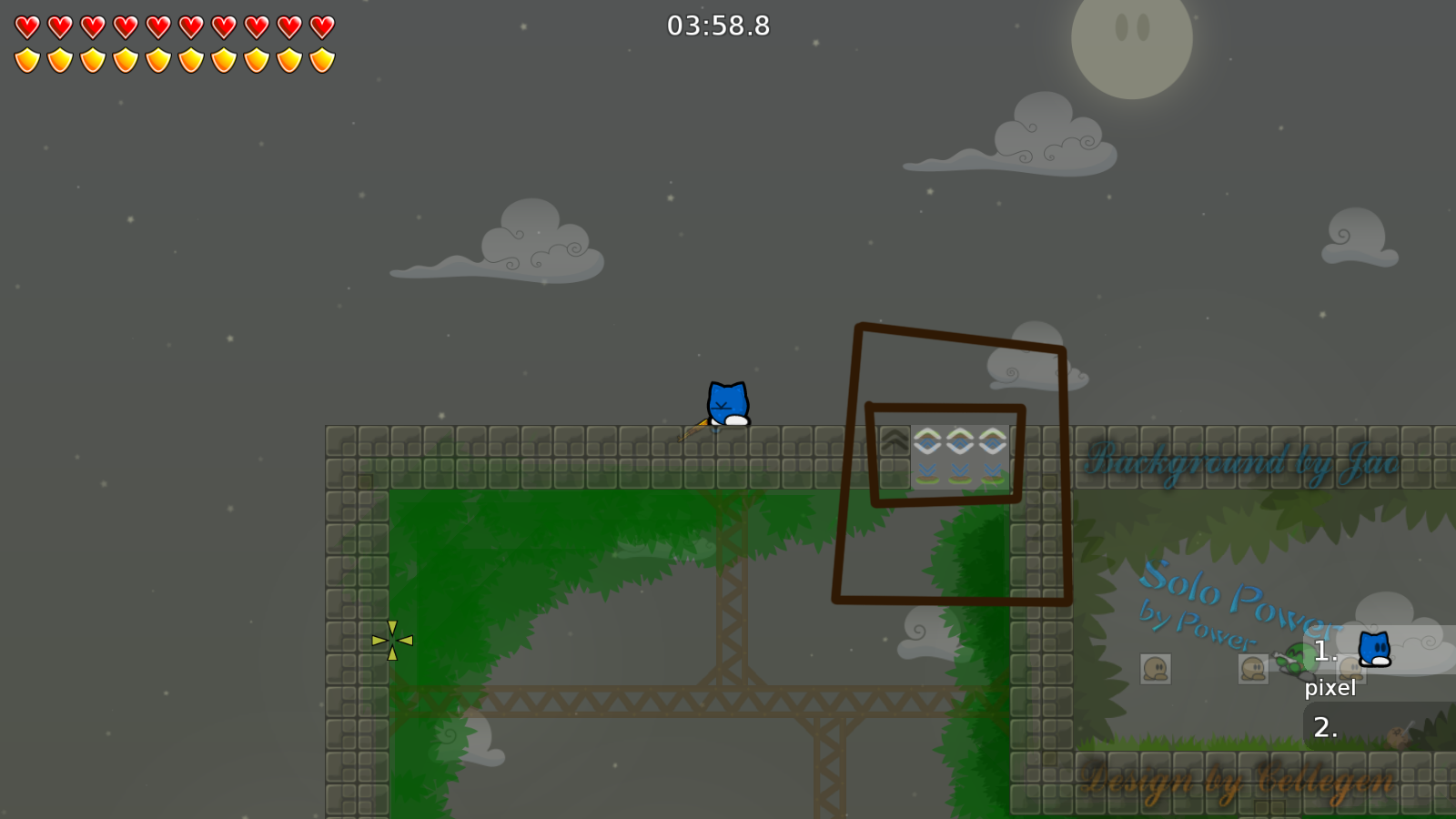Screen dimensions: 1456x819
Task: Select the first golden shield in the armor row
Action: pos(26,59)
